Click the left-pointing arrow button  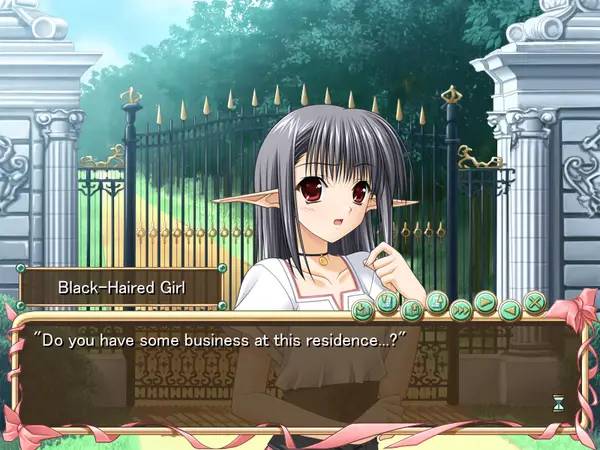tap(510, 309)
